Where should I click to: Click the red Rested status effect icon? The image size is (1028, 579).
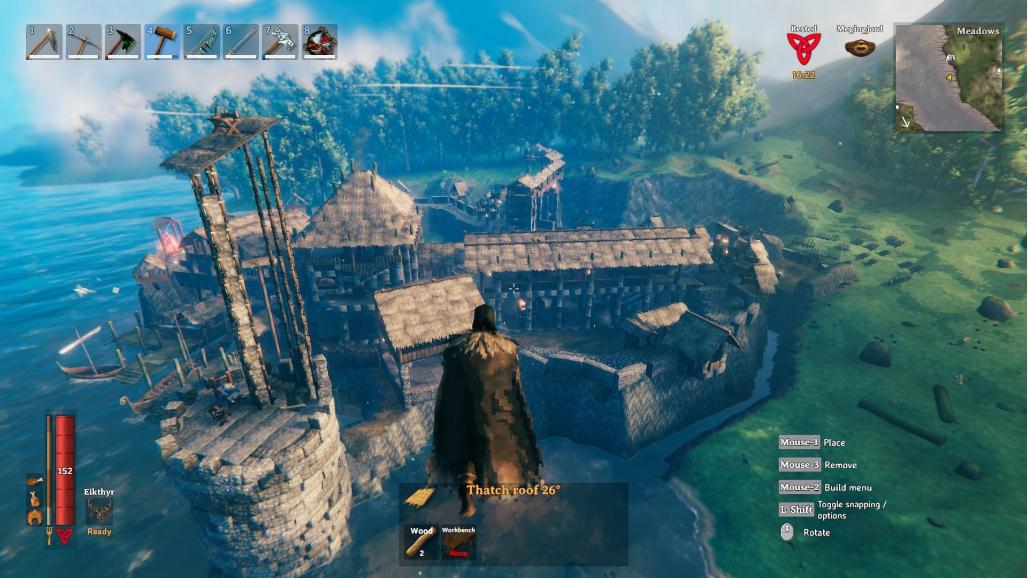click(802, 48)
